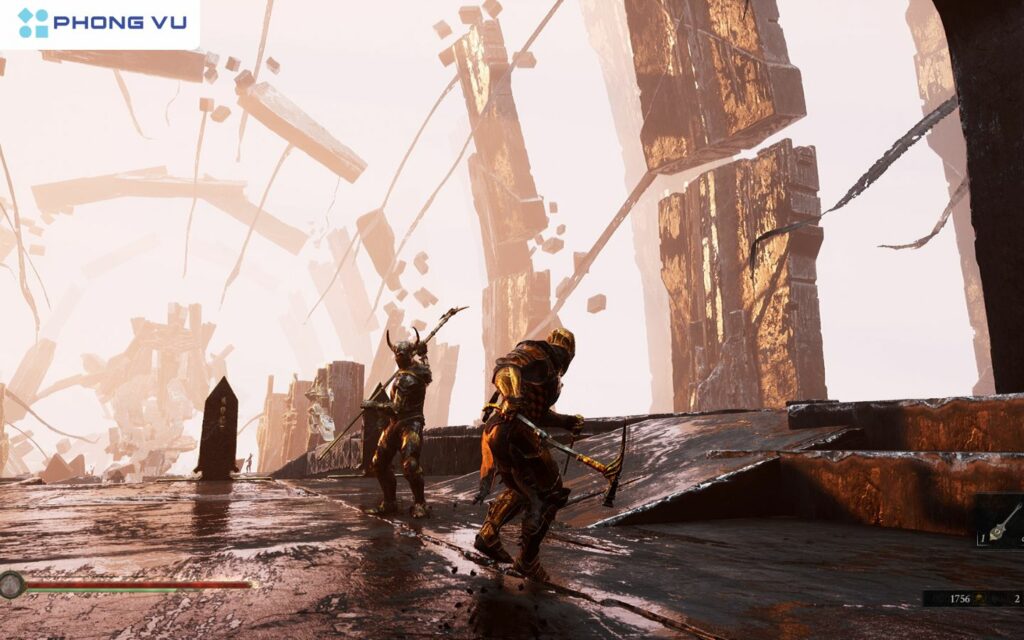Screen dimensions: 1024x640
Task: Click the round shell emblem beside health bar
Action: pyautogui.click(x=12, y=585)
